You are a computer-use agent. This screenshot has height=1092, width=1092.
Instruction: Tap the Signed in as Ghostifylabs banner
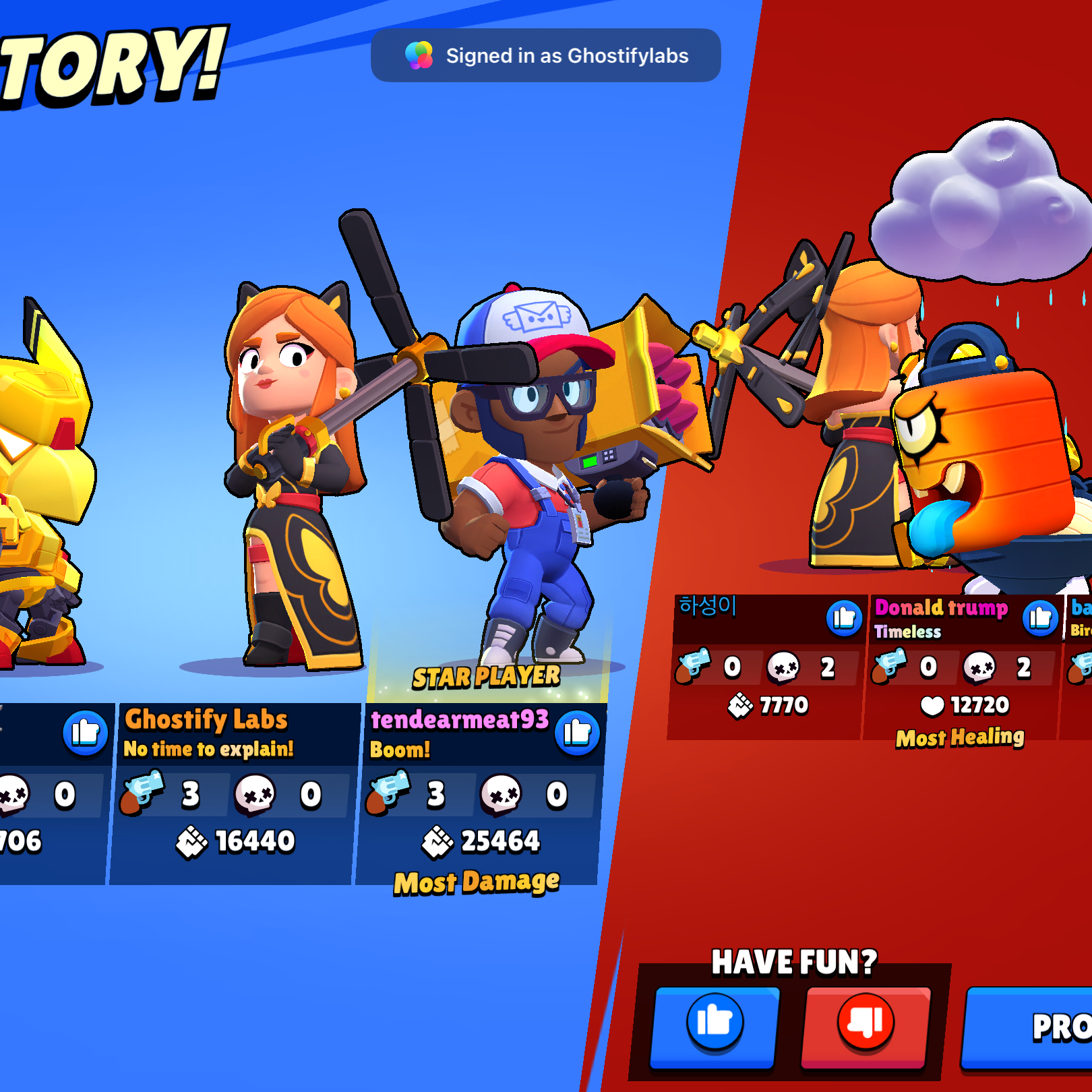click(x=545, y=55)
